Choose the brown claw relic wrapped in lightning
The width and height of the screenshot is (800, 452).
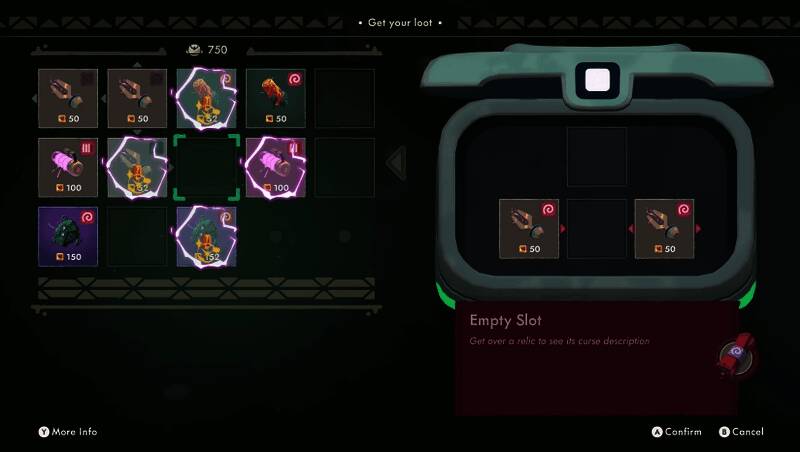137,167
